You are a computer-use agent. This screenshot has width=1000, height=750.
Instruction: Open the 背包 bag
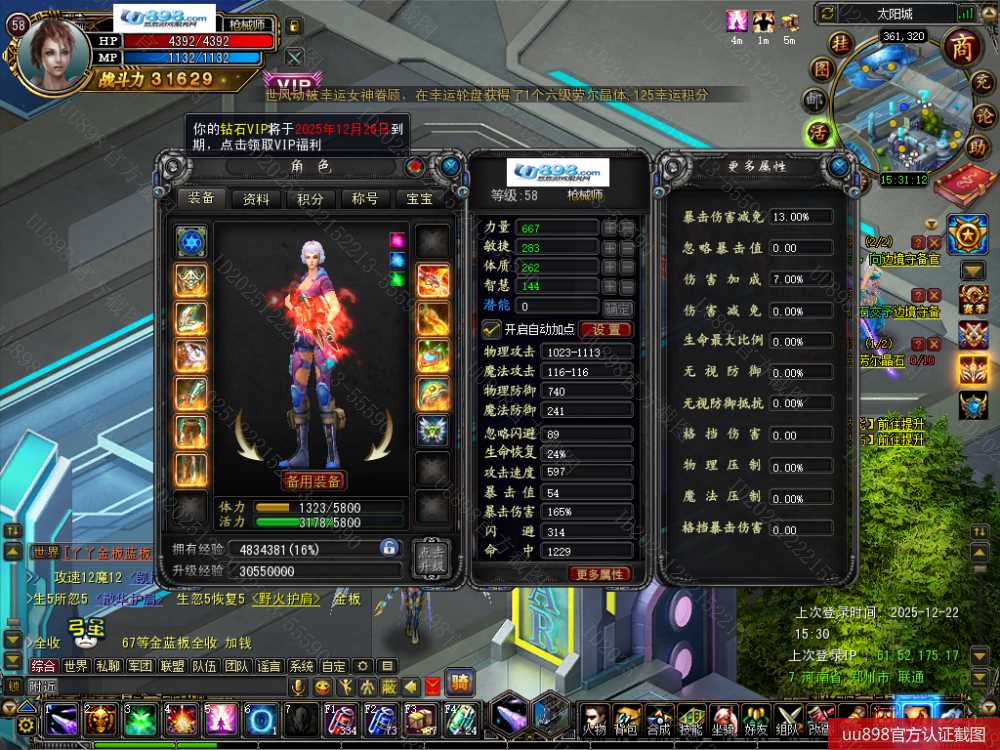point(627,718)
